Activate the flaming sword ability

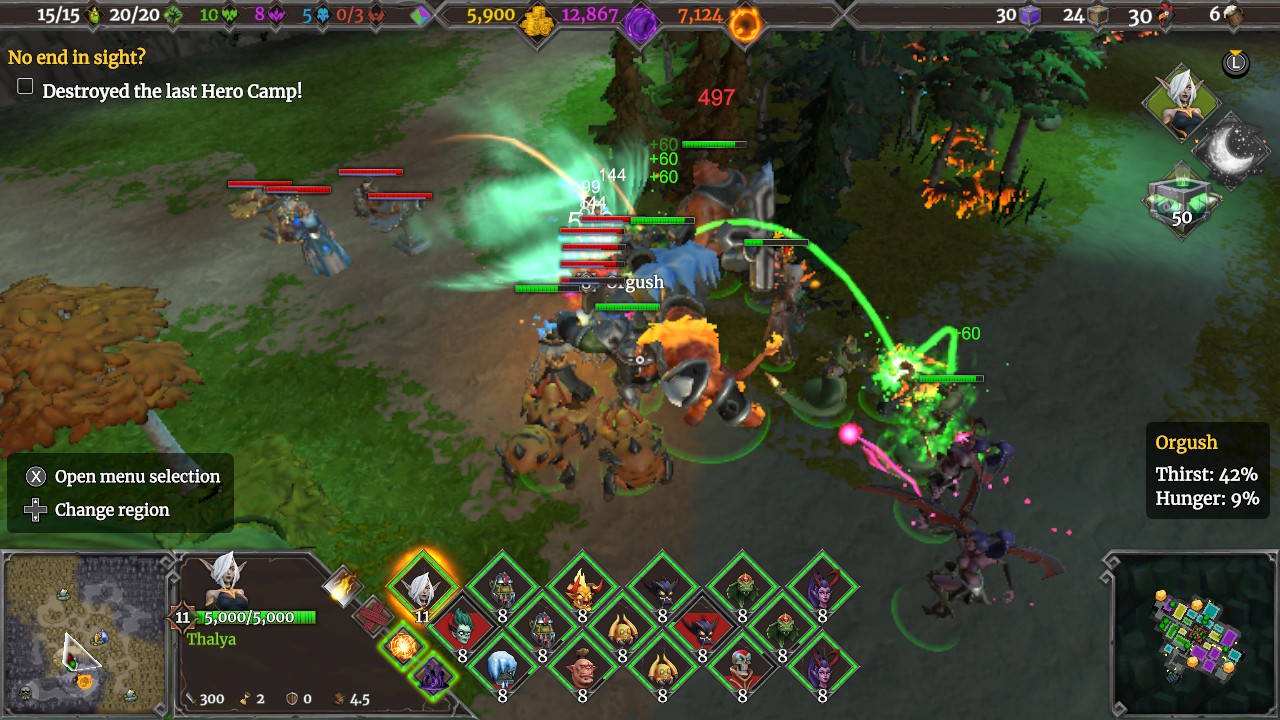click(343, 587)
